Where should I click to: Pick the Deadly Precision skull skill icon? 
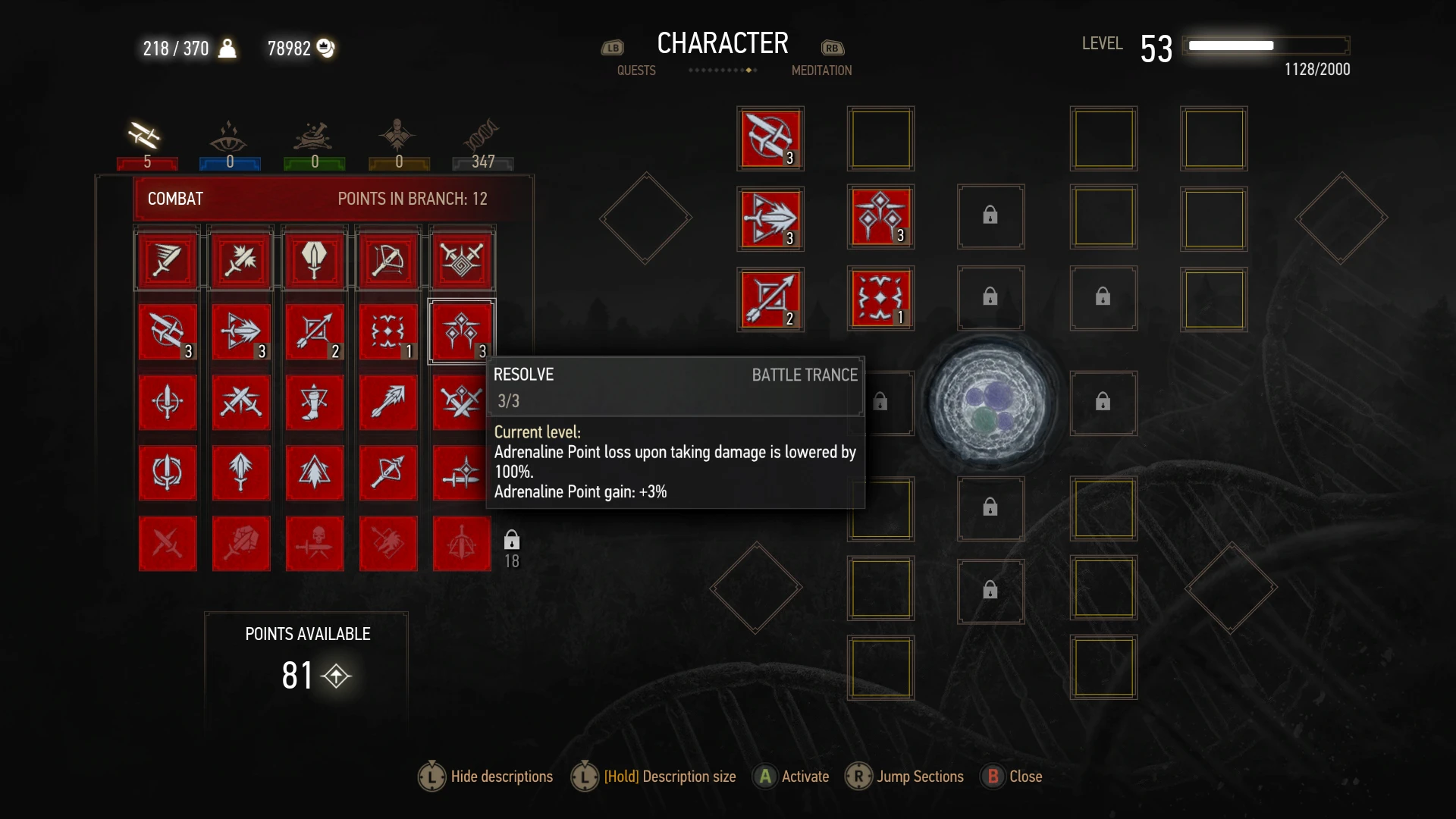pyautogui.click(x=315, y=543)
